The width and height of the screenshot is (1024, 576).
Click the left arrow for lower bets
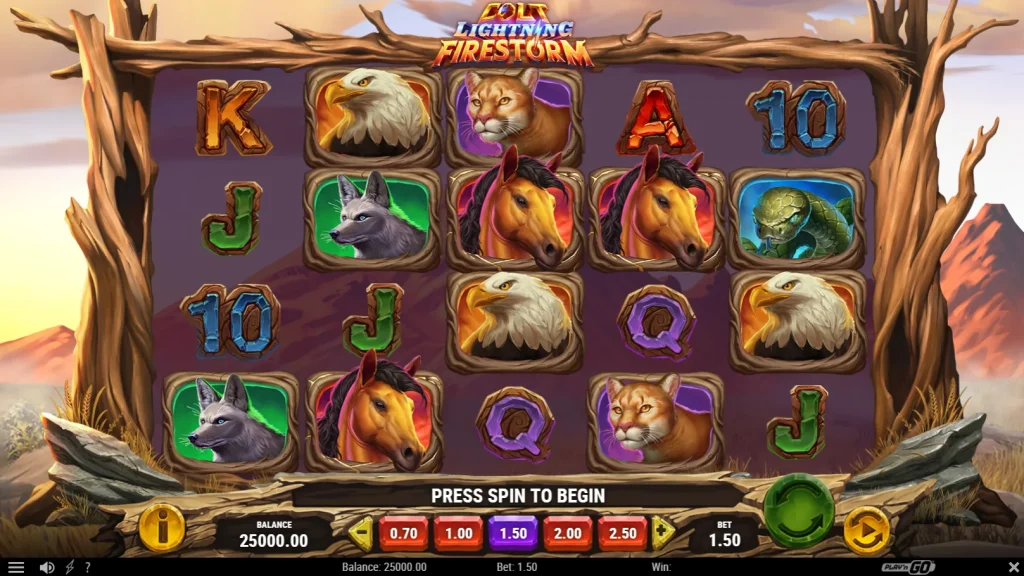(x=361, y=533)
